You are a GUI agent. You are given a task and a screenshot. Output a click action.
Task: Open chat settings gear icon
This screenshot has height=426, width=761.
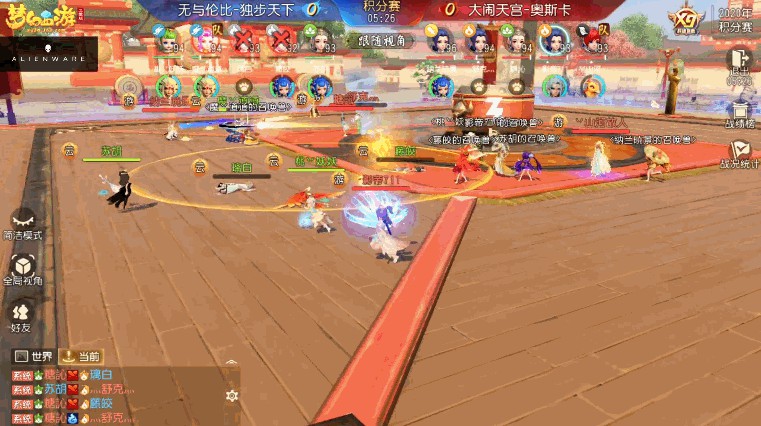pos(232,395)
